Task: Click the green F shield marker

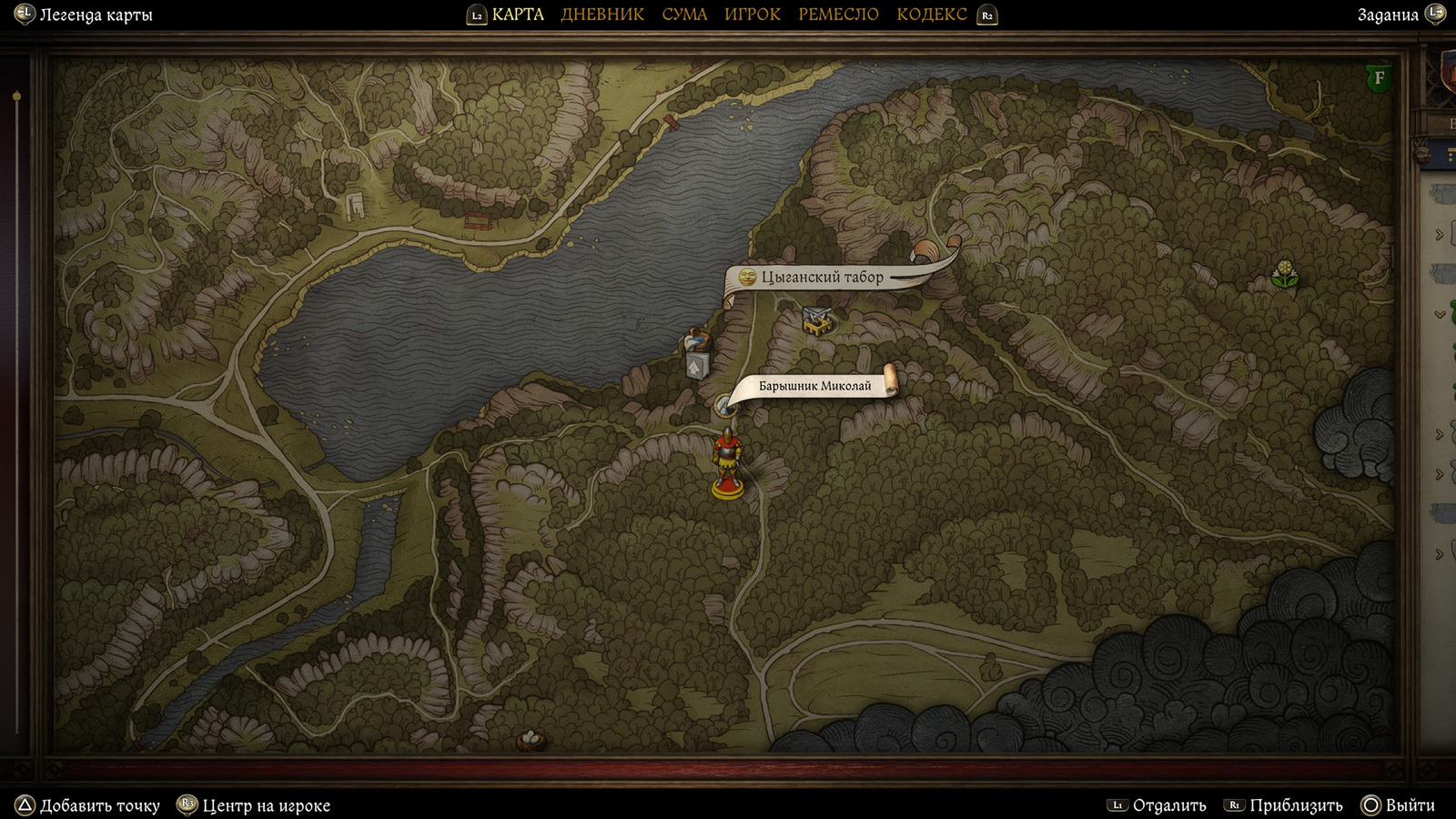Action: coord(1379,78)
